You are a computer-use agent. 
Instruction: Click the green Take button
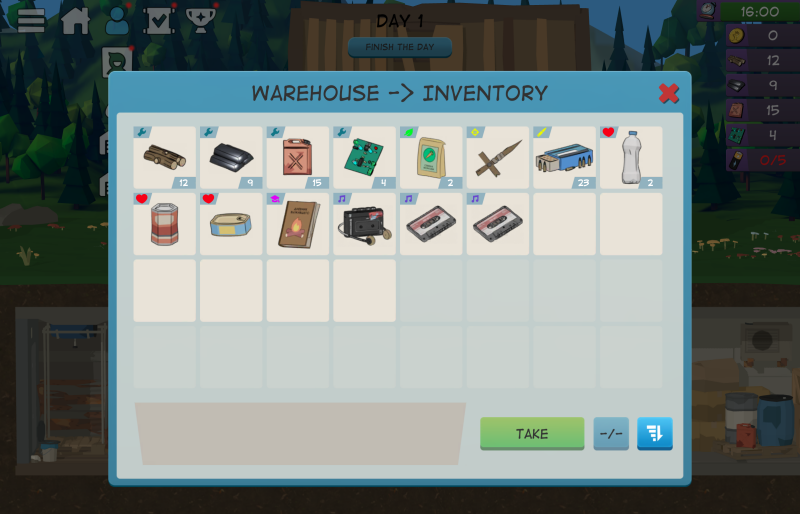[532, 433]
